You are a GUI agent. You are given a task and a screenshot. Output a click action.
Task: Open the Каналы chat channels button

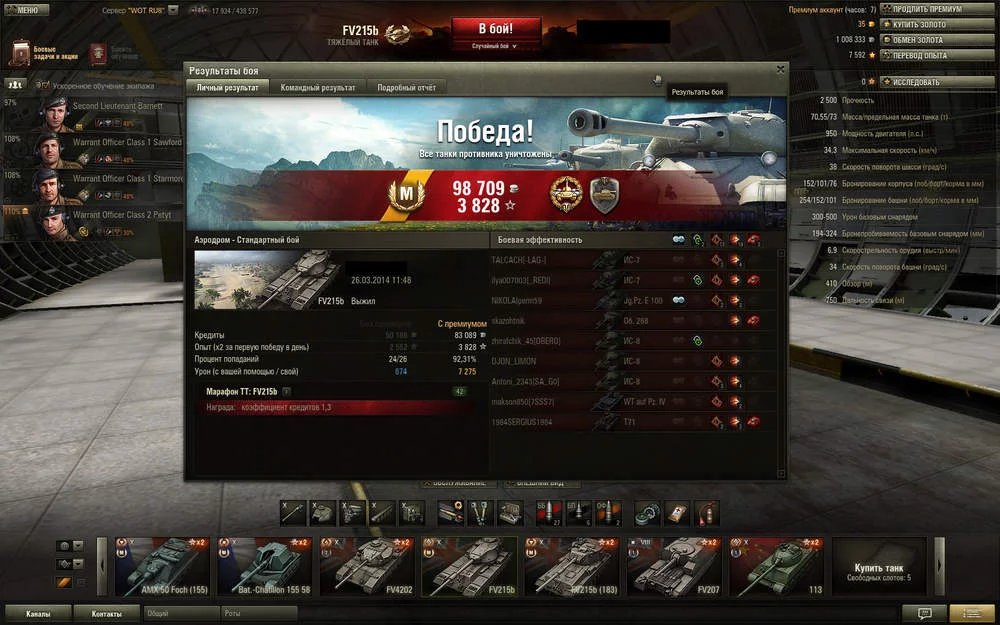click(39, 613)
